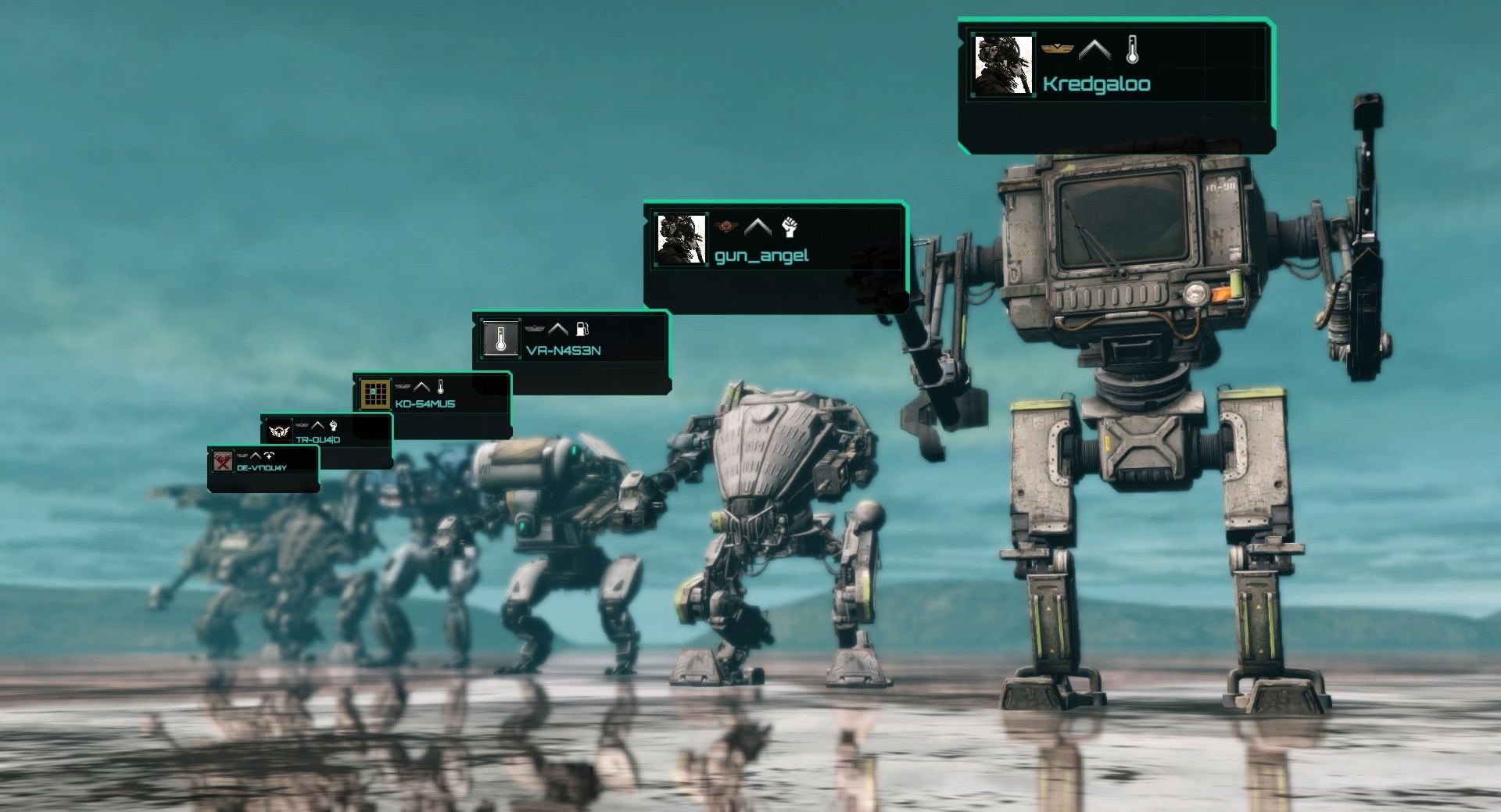Click TR-OU4|D's winged helmet avatar
The width and height of the screenshot is (1501, 812).
pos(278,431)
